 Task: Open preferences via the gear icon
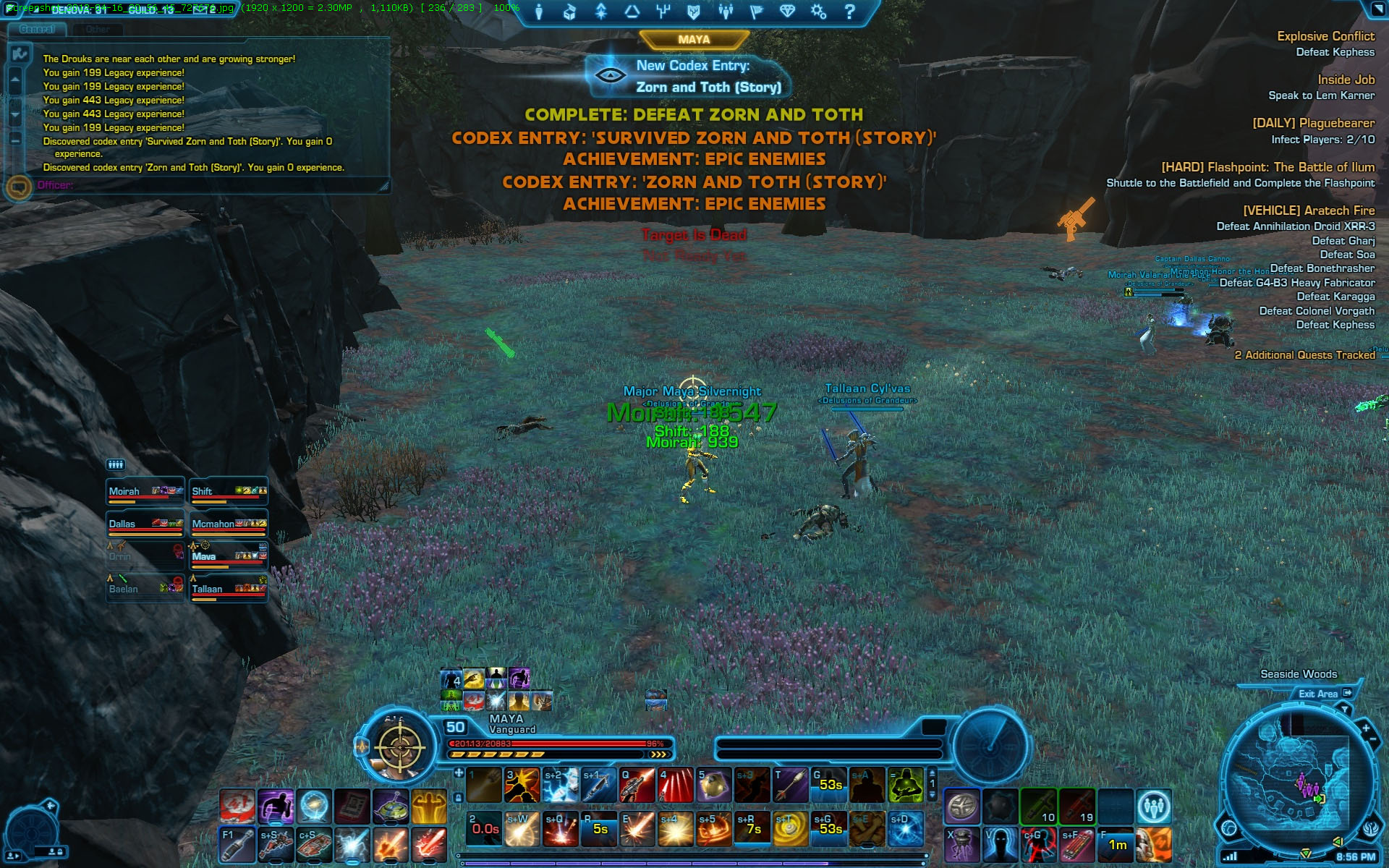(818, 12)
